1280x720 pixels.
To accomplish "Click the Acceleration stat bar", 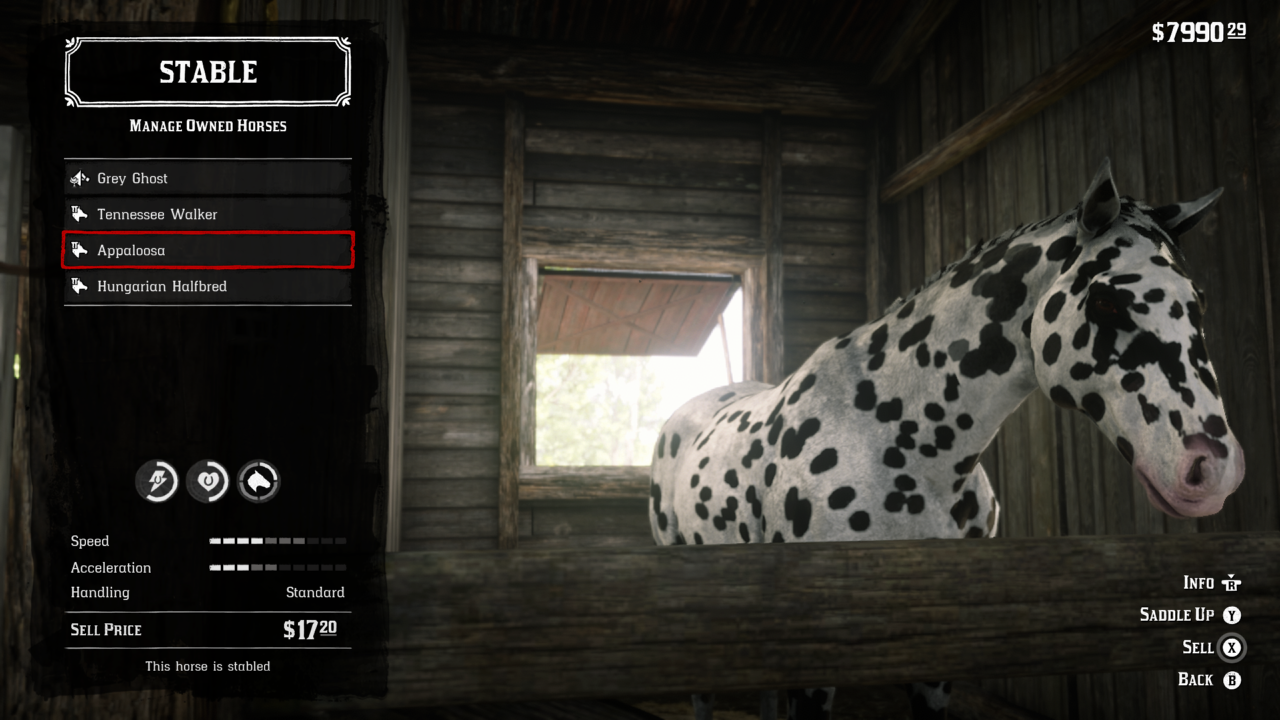I will 278,567.
